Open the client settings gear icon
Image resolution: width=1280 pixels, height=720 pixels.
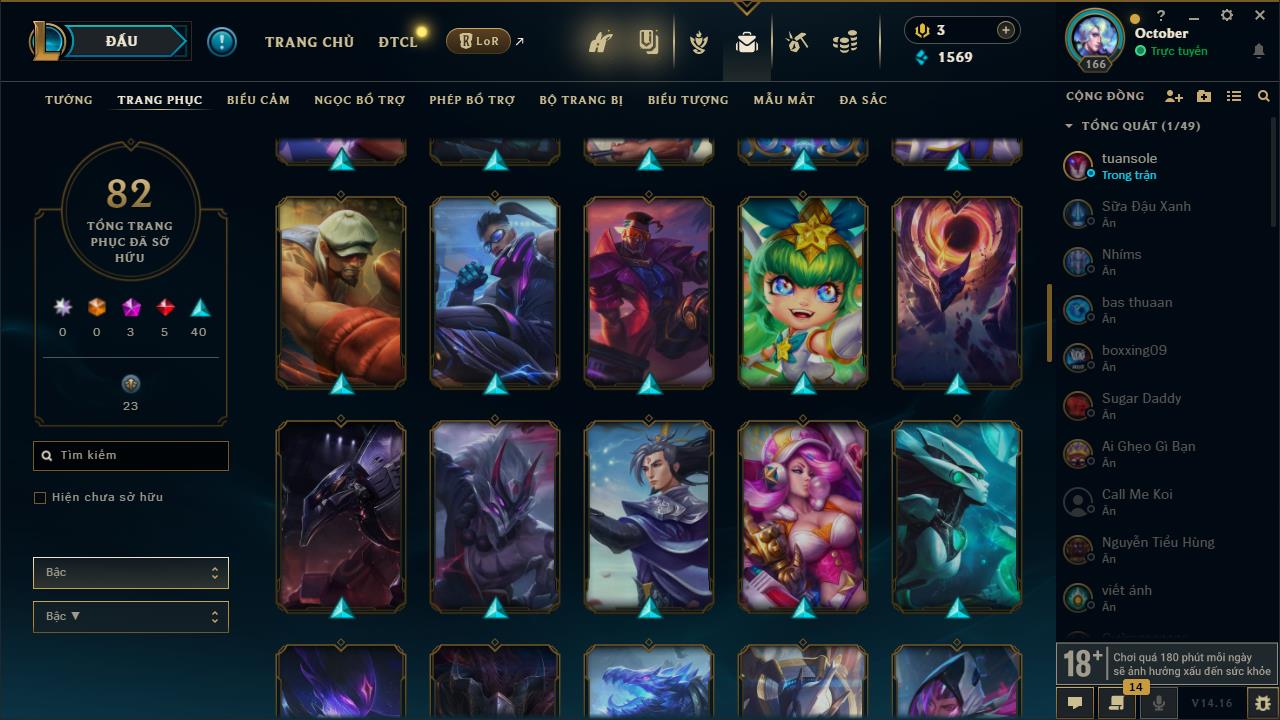[x=1227, y=16]
